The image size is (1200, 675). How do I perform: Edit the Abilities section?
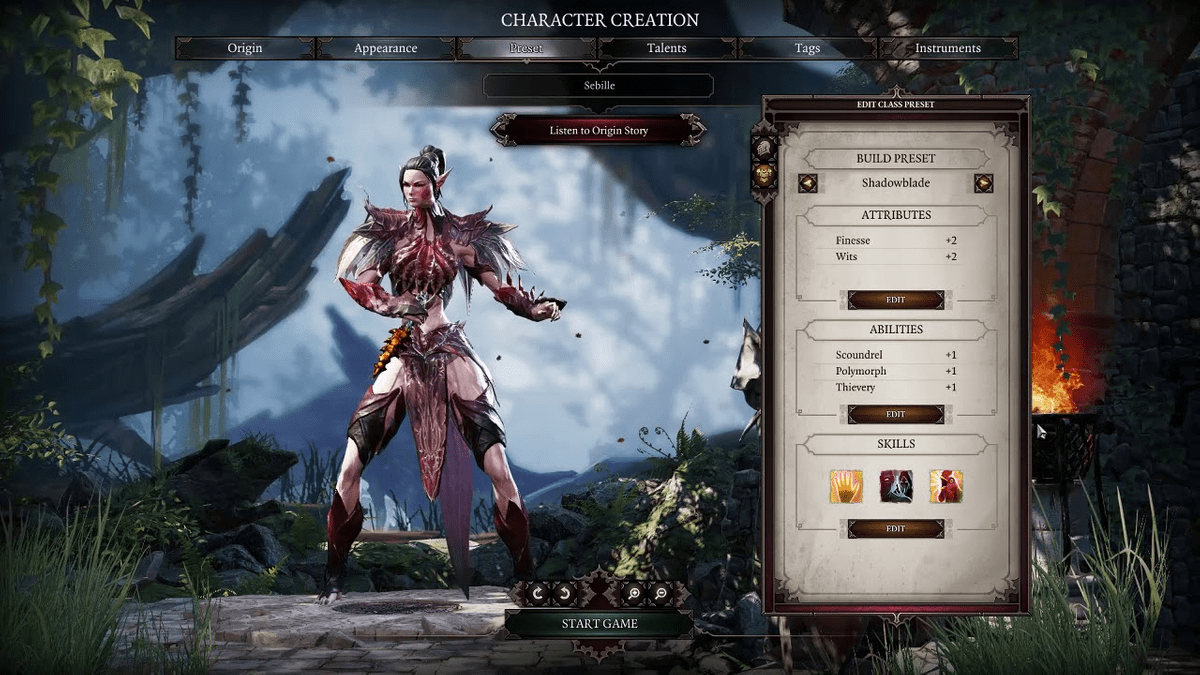[x=896, y=414]
